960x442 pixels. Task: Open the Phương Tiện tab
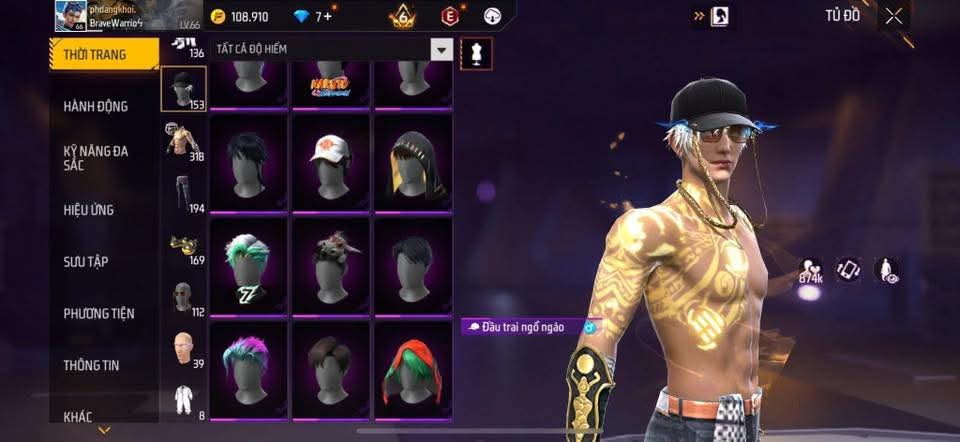pyautogui.click(x=99, y=314)
